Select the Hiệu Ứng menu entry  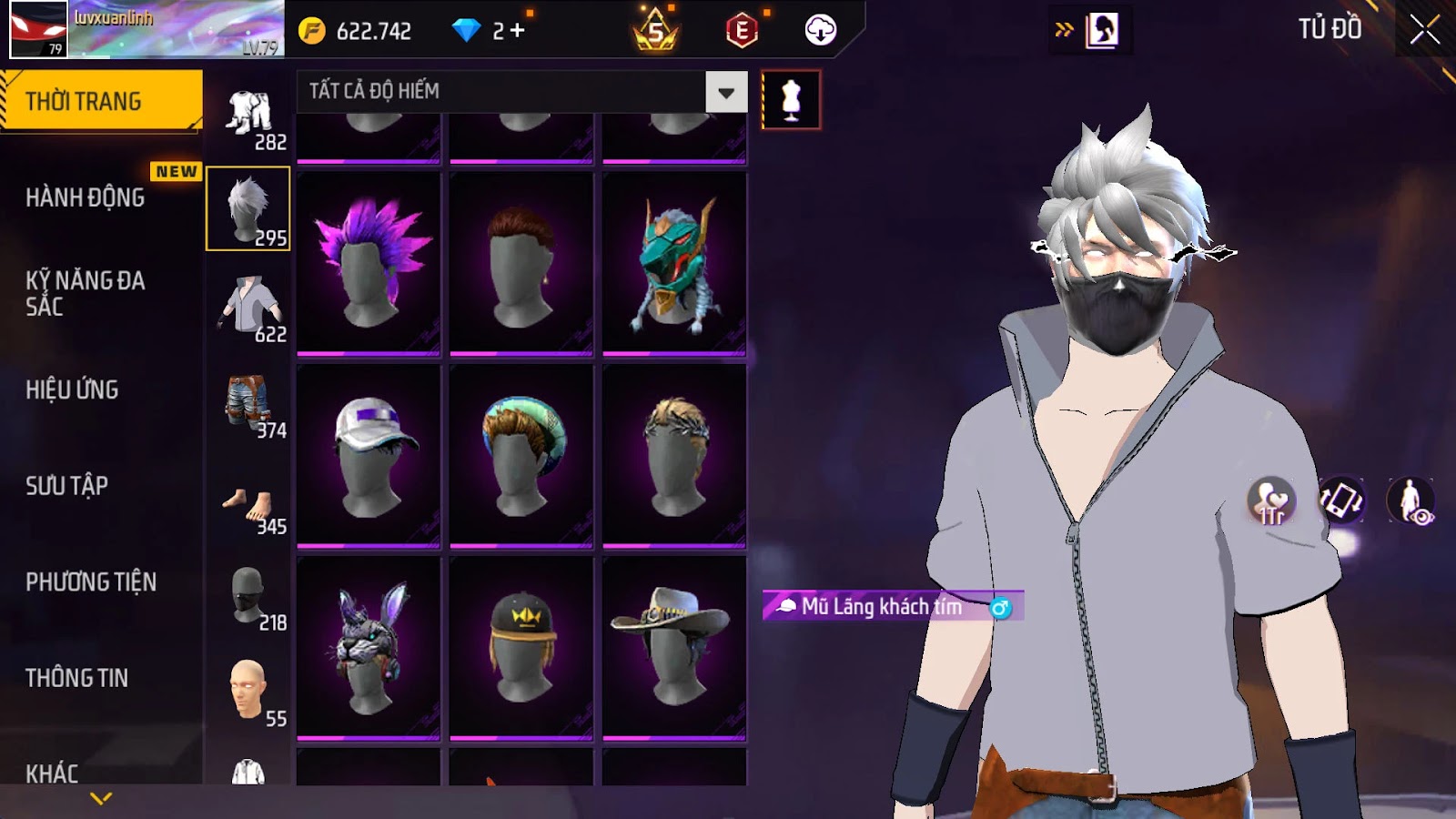72,389
